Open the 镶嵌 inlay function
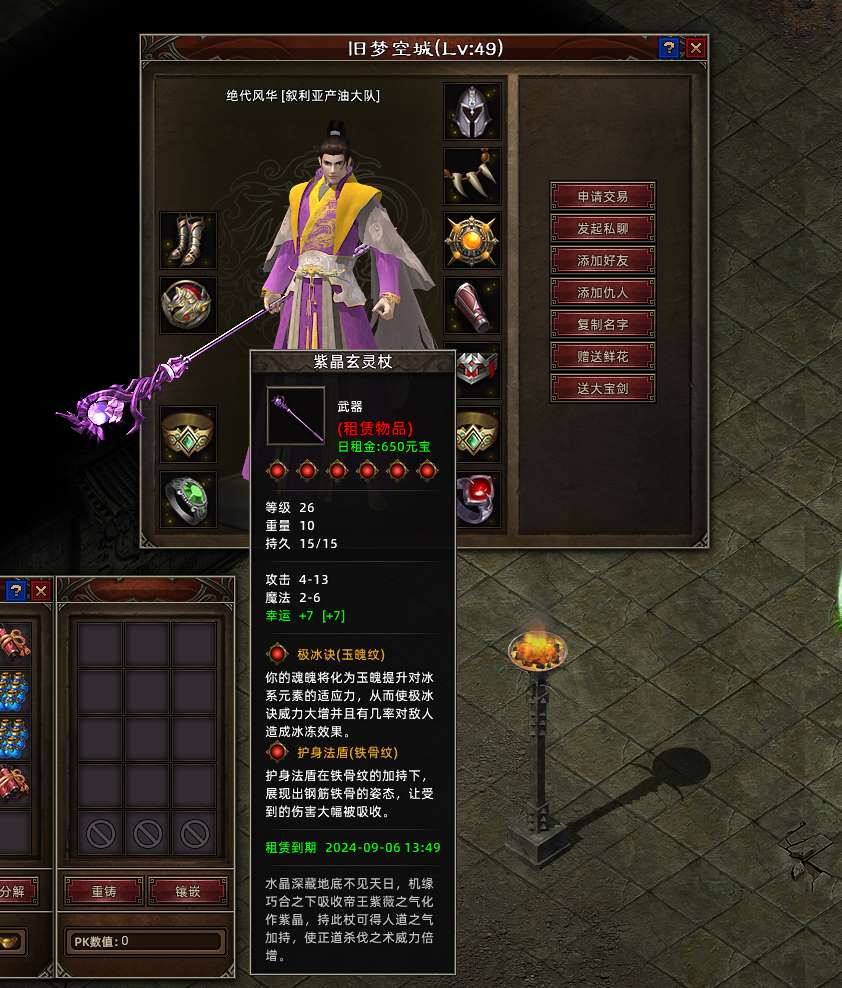 tap(187, 890)
